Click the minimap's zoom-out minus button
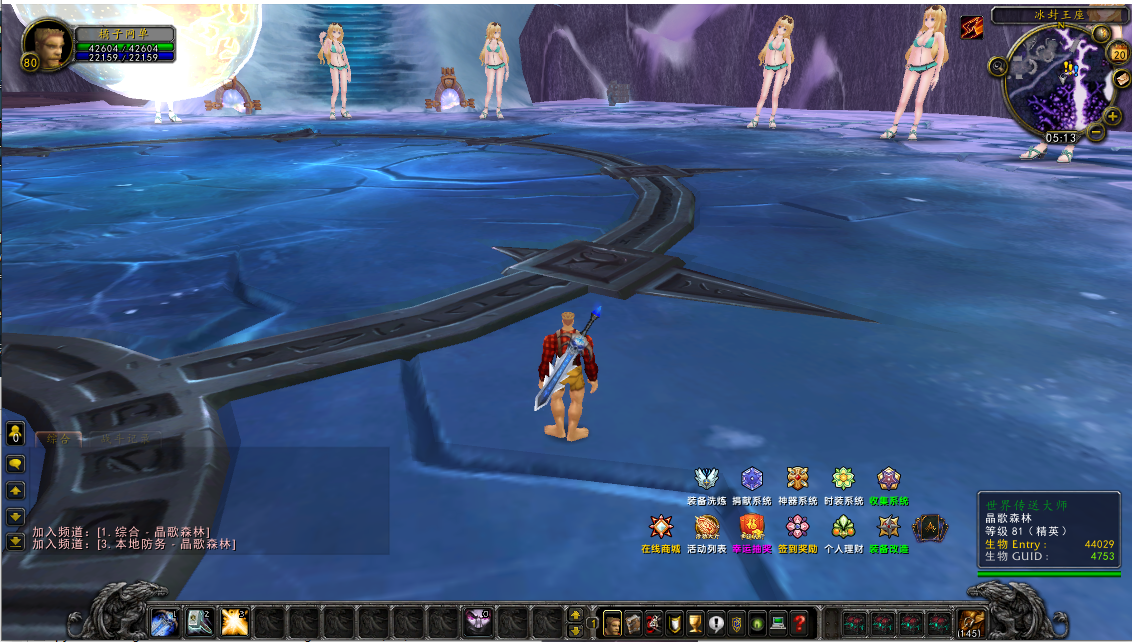 click(1097, 131)
